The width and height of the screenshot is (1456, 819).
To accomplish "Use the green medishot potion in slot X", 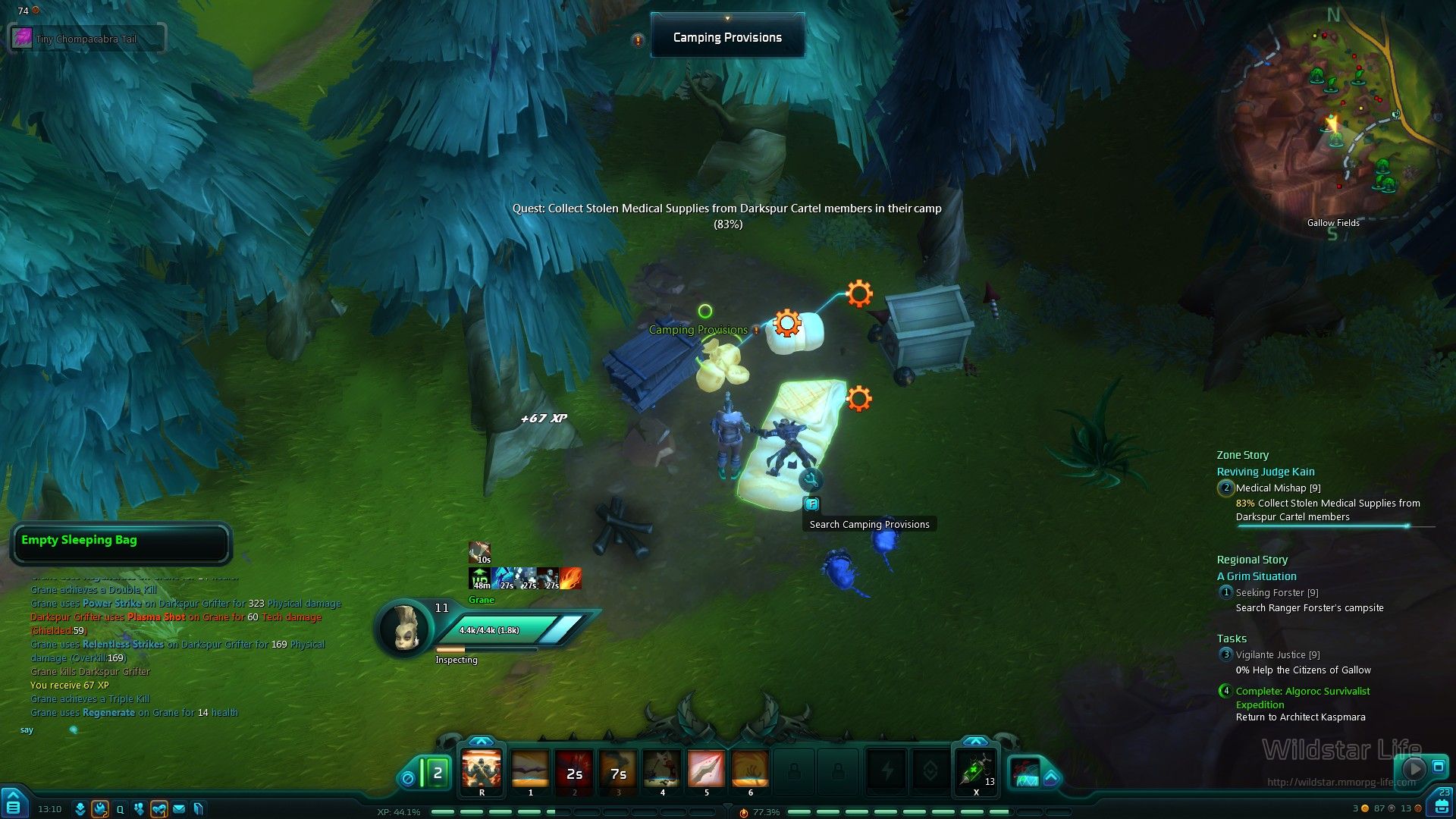I will click(976, 770).
